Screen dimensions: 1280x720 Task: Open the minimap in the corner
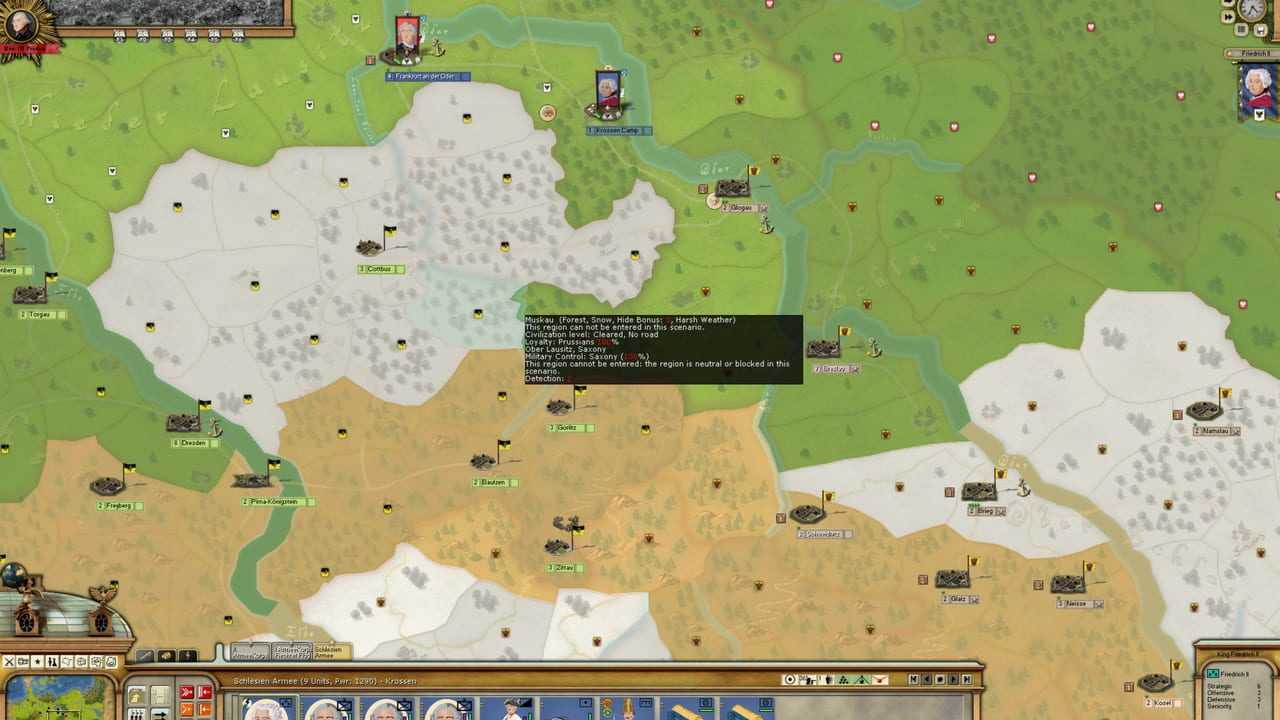58,697
